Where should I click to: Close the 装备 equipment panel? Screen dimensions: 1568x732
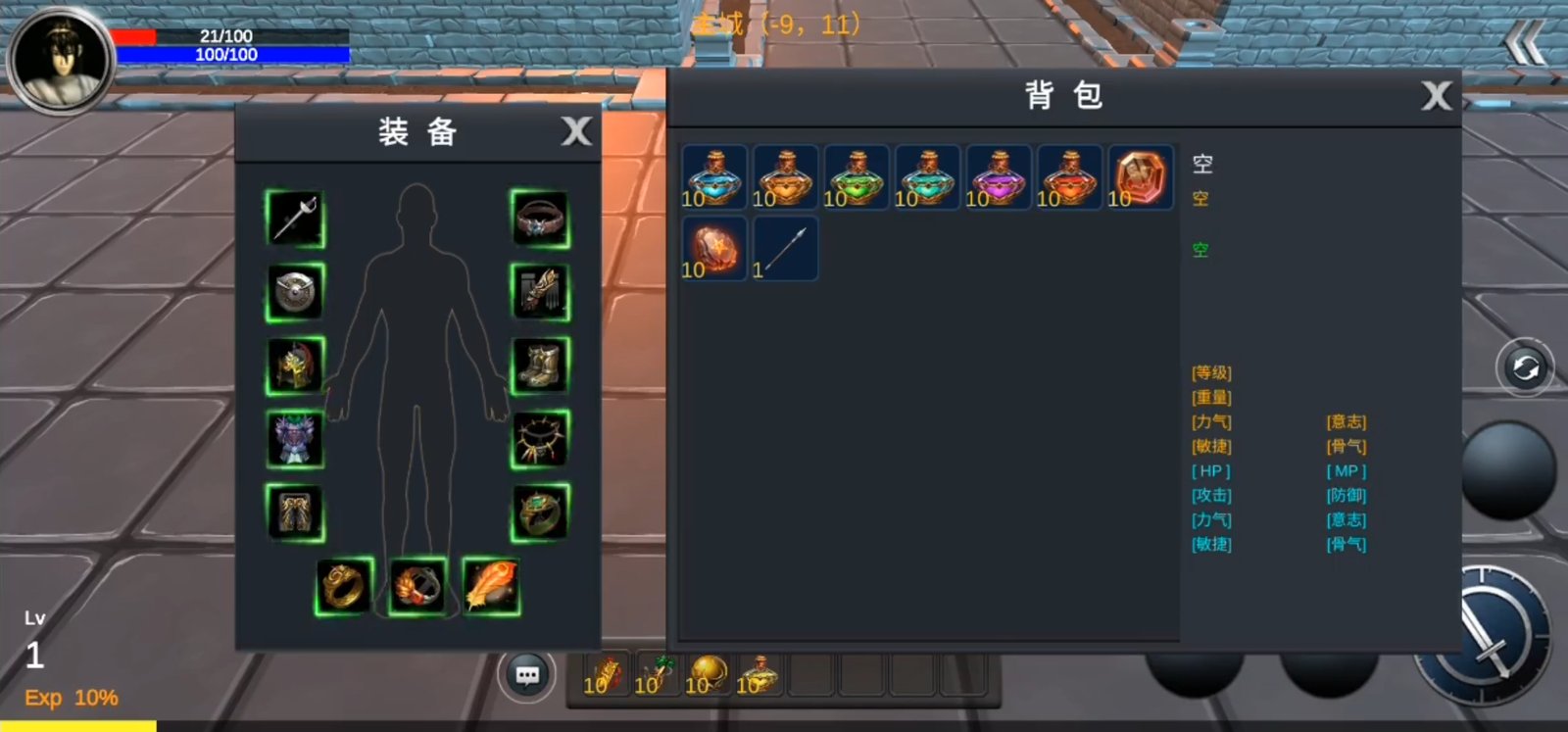tap(576, 131)
